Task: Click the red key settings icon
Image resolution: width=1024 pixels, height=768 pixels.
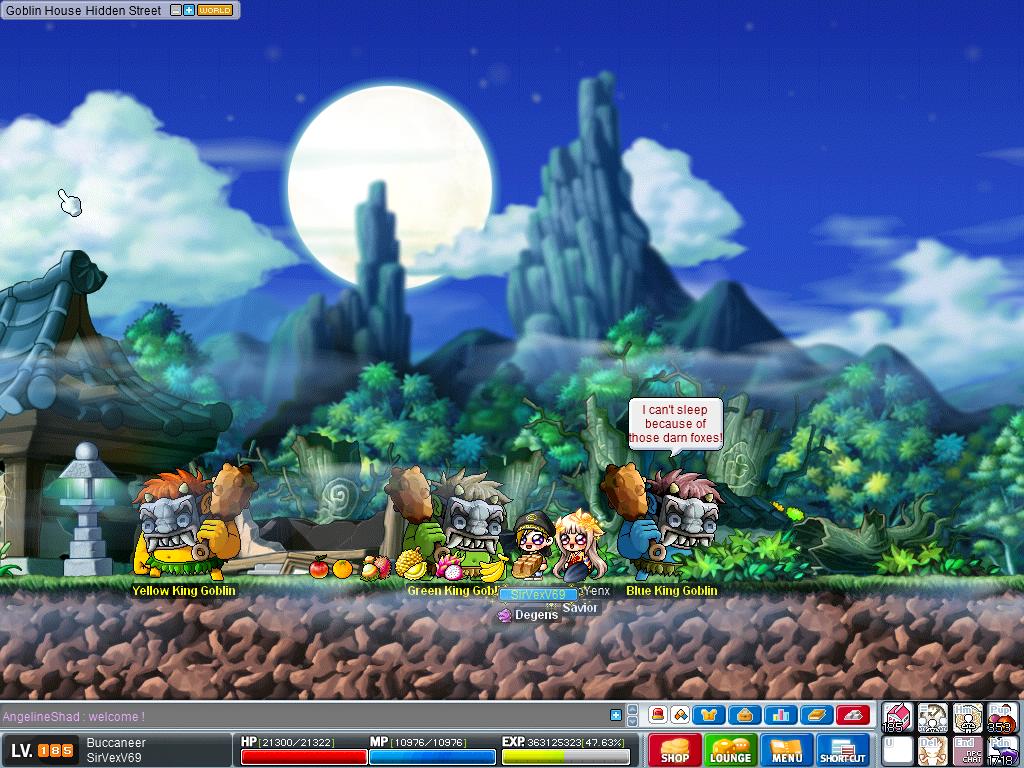Action: point(853,715)
